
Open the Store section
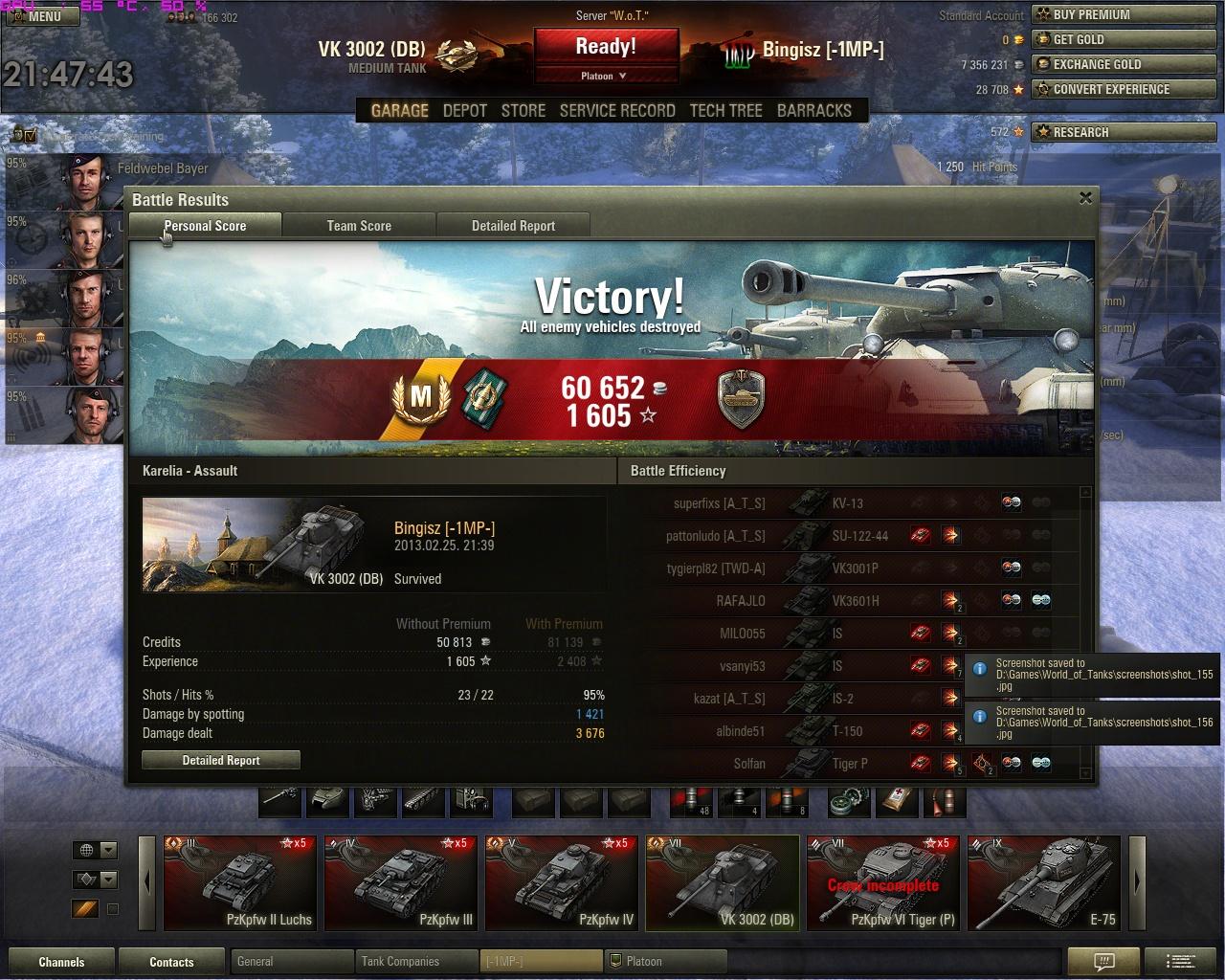click(523, 110)
